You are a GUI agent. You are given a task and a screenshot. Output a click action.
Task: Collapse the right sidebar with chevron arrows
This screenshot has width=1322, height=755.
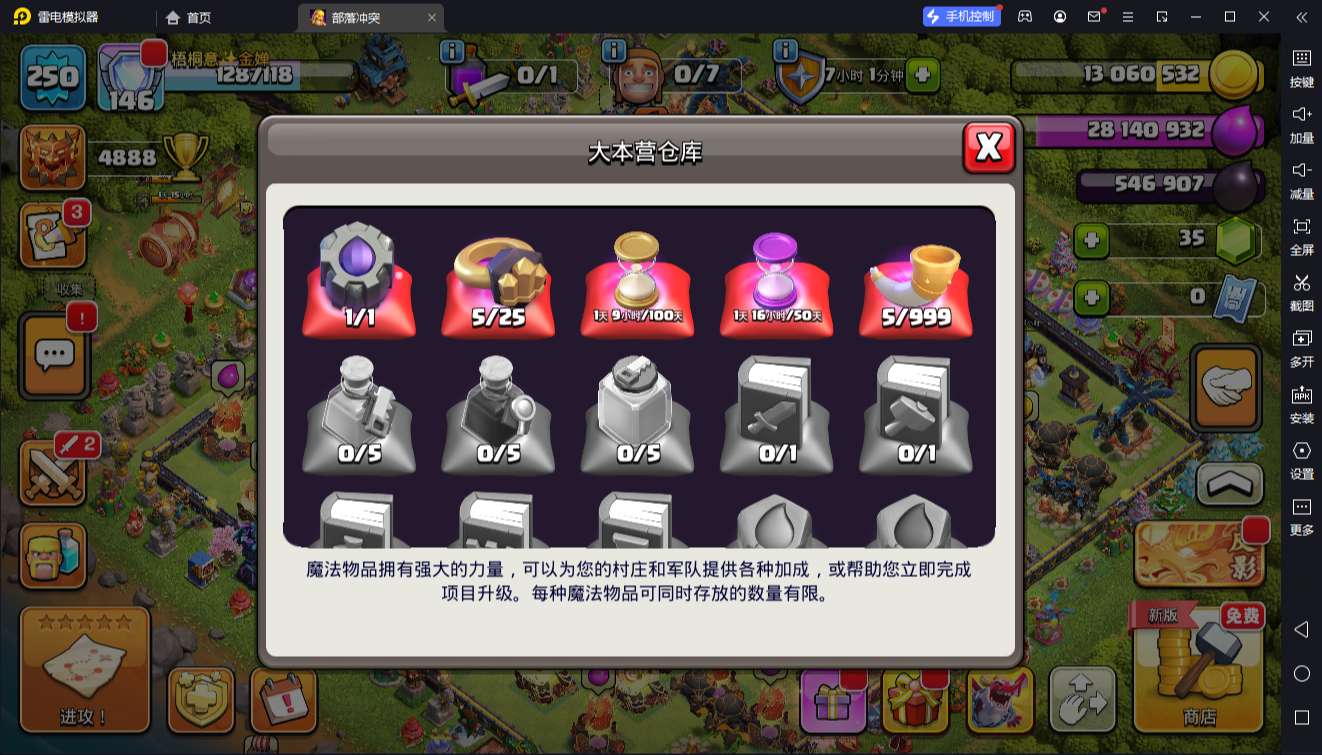(1302, 17)
